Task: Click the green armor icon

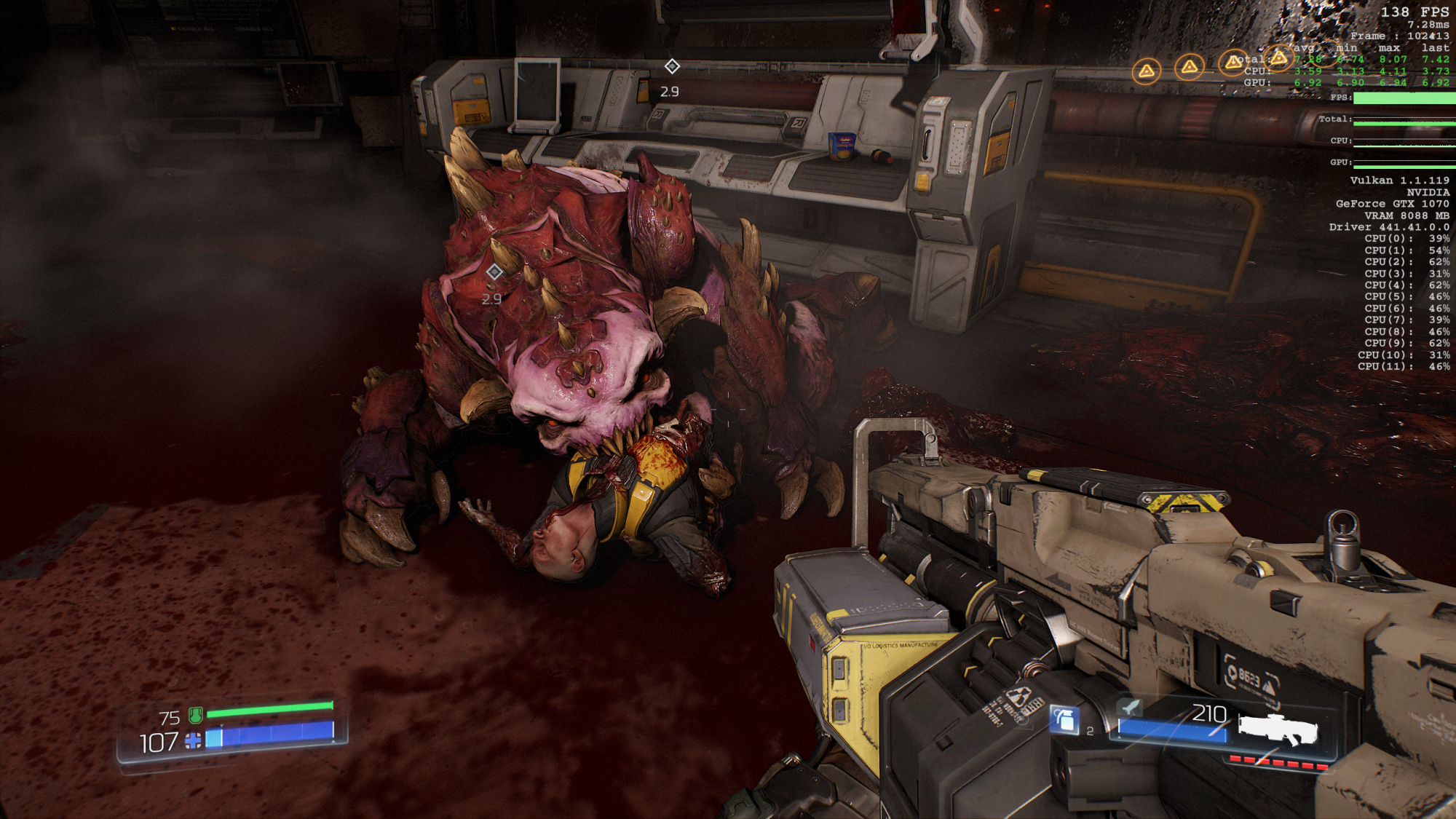Action: pos(195,716)
